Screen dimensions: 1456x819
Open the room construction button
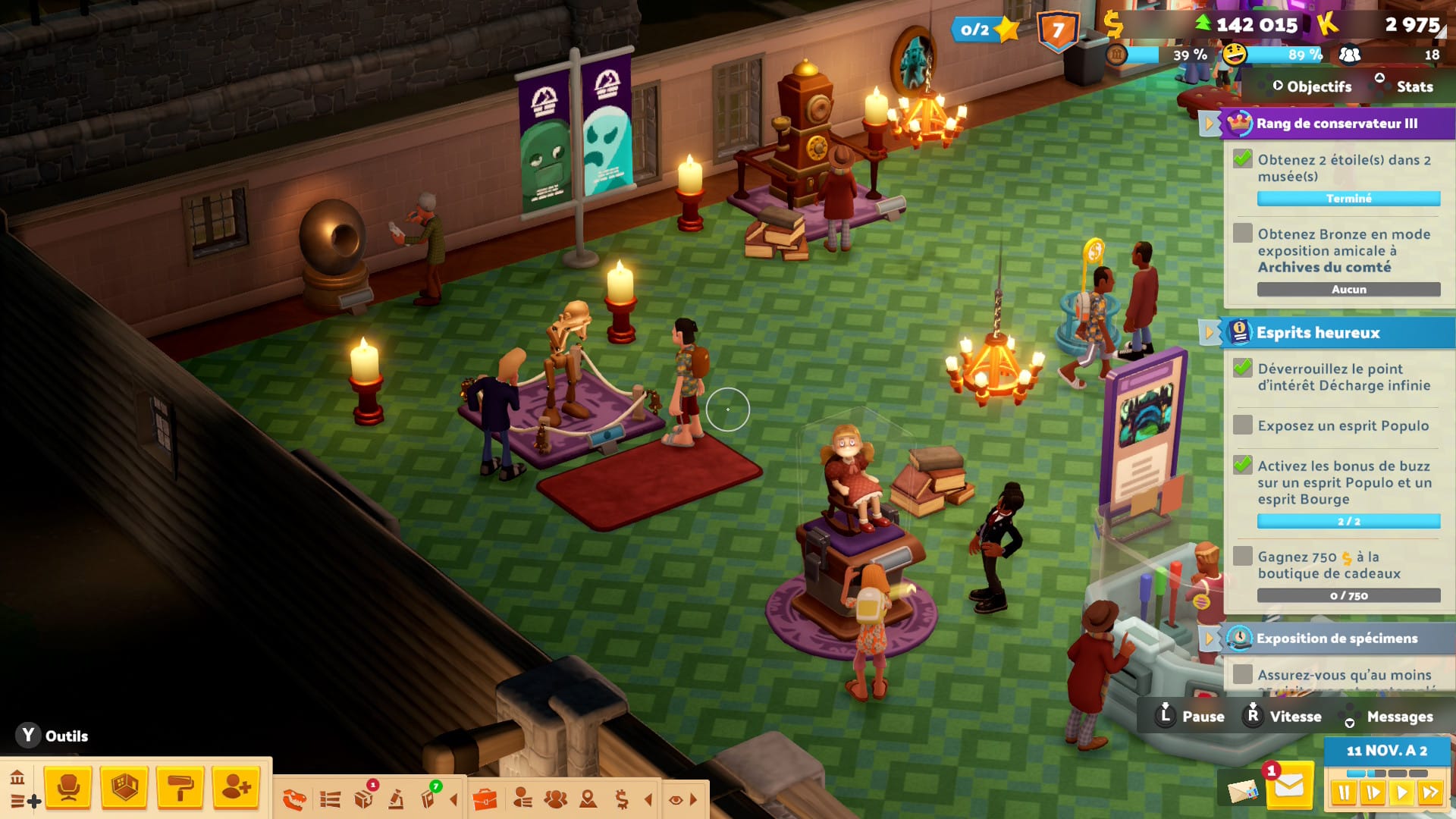coord(124,789)
